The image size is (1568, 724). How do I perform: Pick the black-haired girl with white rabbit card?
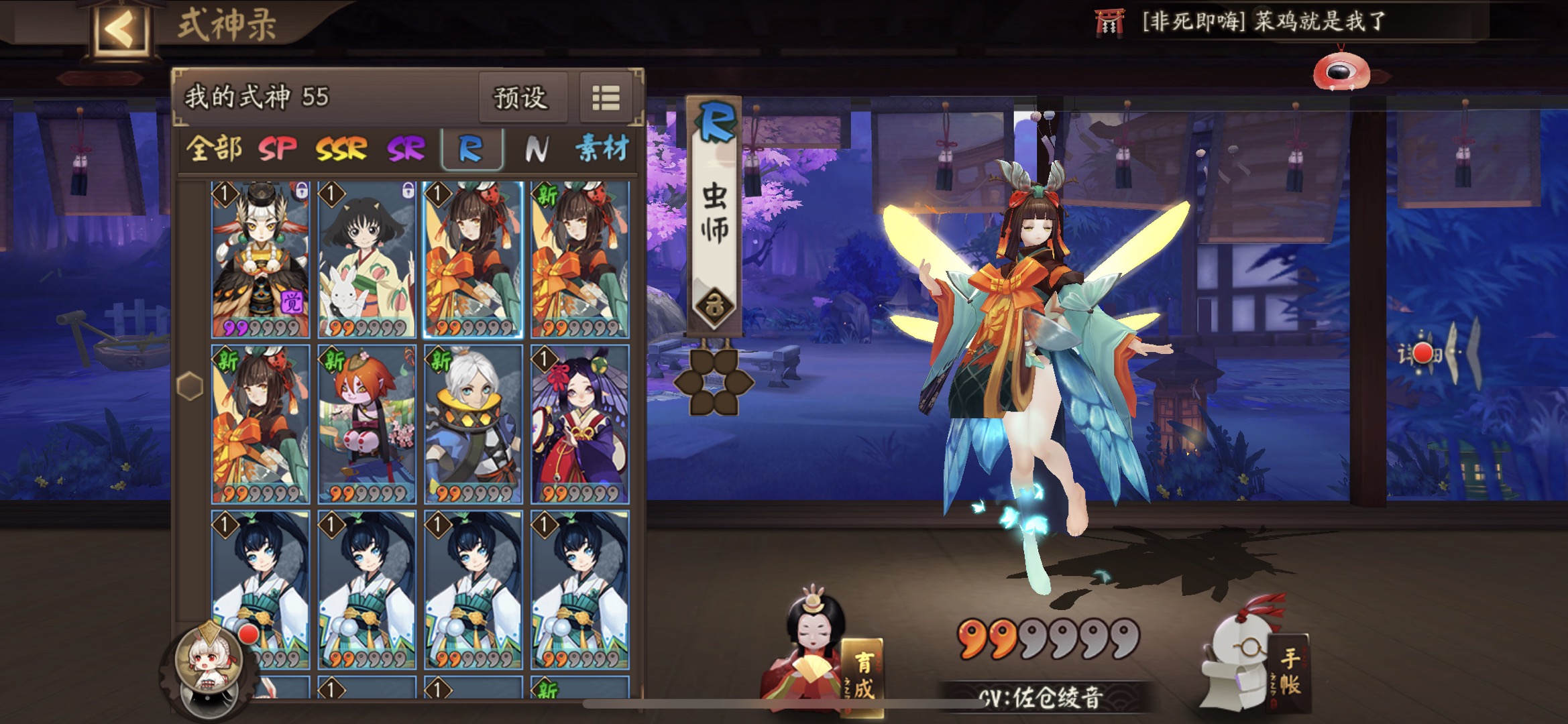pos(366,260)
